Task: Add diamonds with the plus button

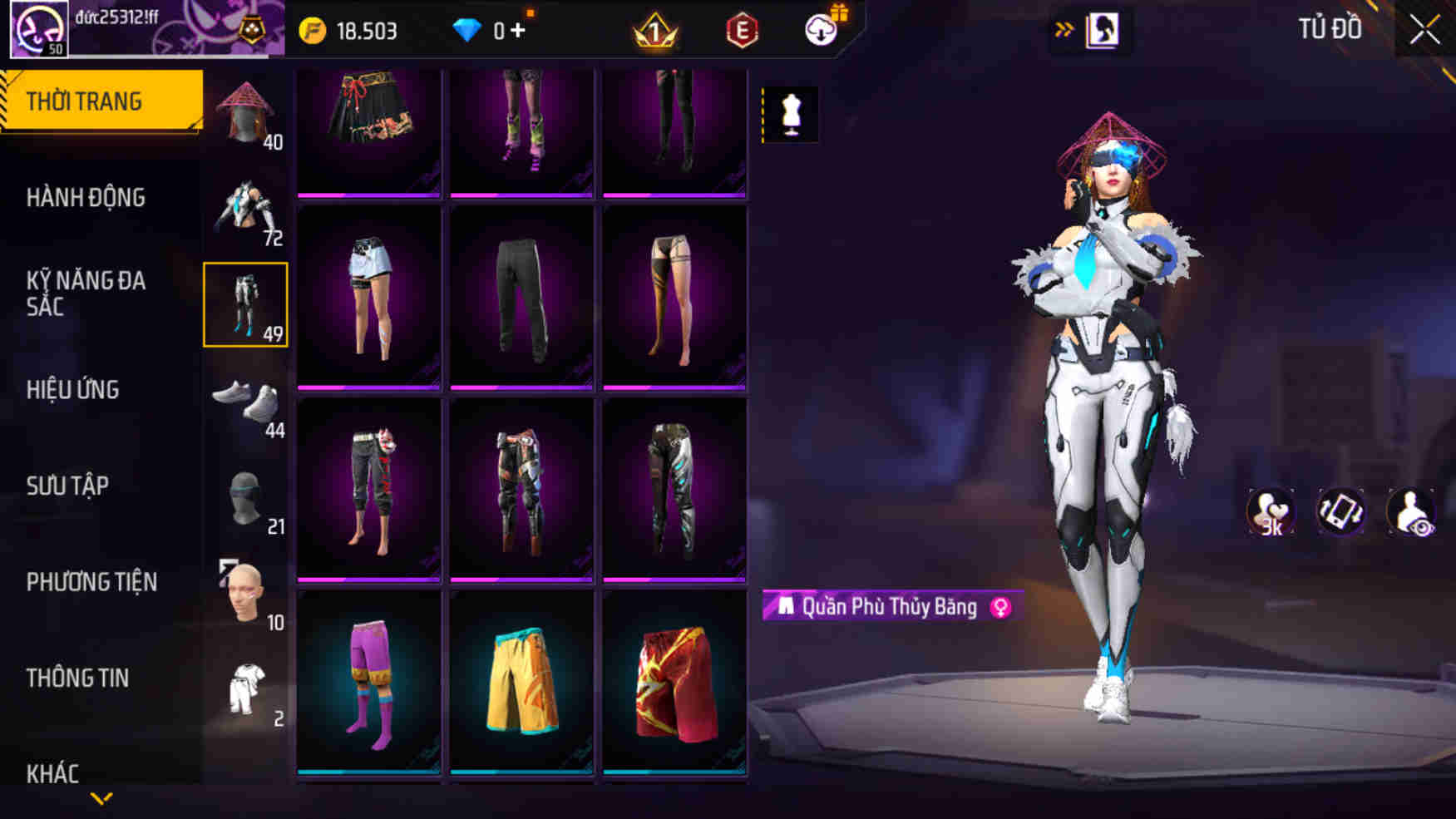Action: click(x=518, y=31)
